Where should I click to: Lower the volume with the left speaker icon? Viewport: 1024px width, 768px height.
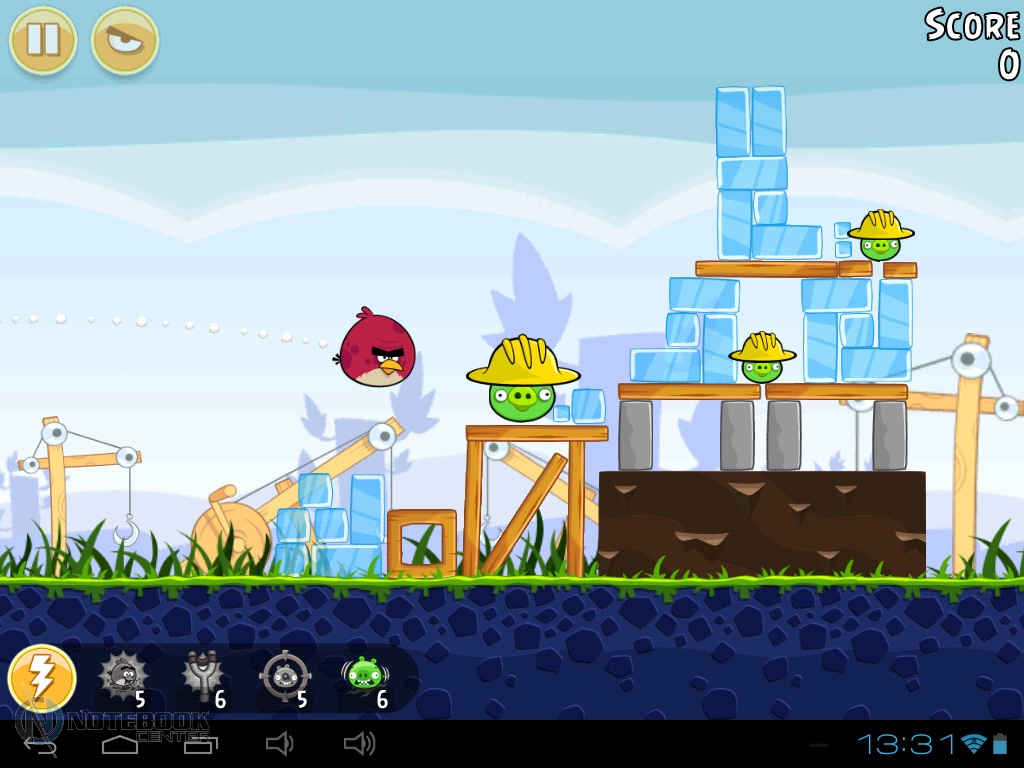(x=279, y=744)
